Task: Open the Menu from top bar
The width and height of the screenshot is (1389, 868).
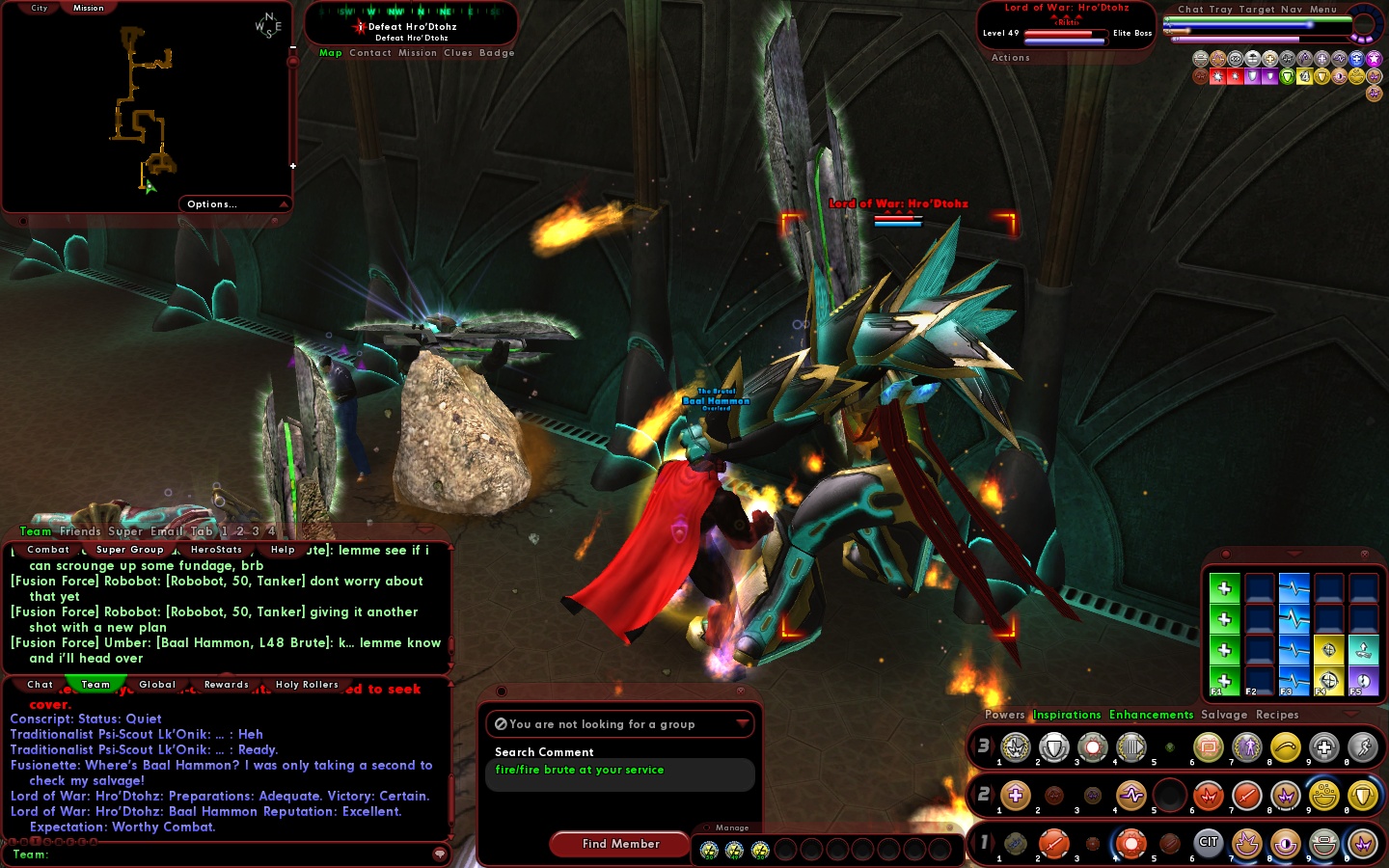Action: pyautogui.click(x=1322, y=10)
